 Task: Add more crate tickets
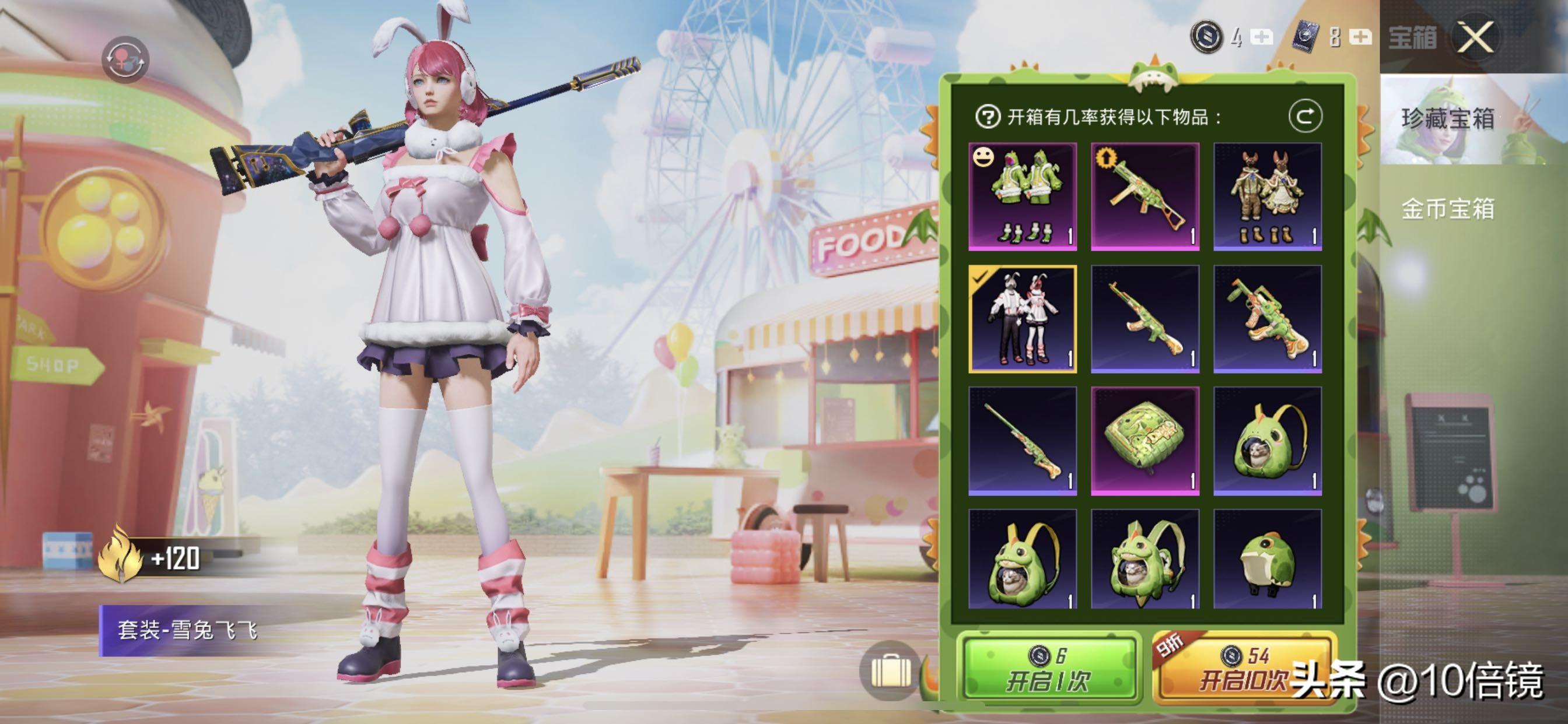point(1360,38)
